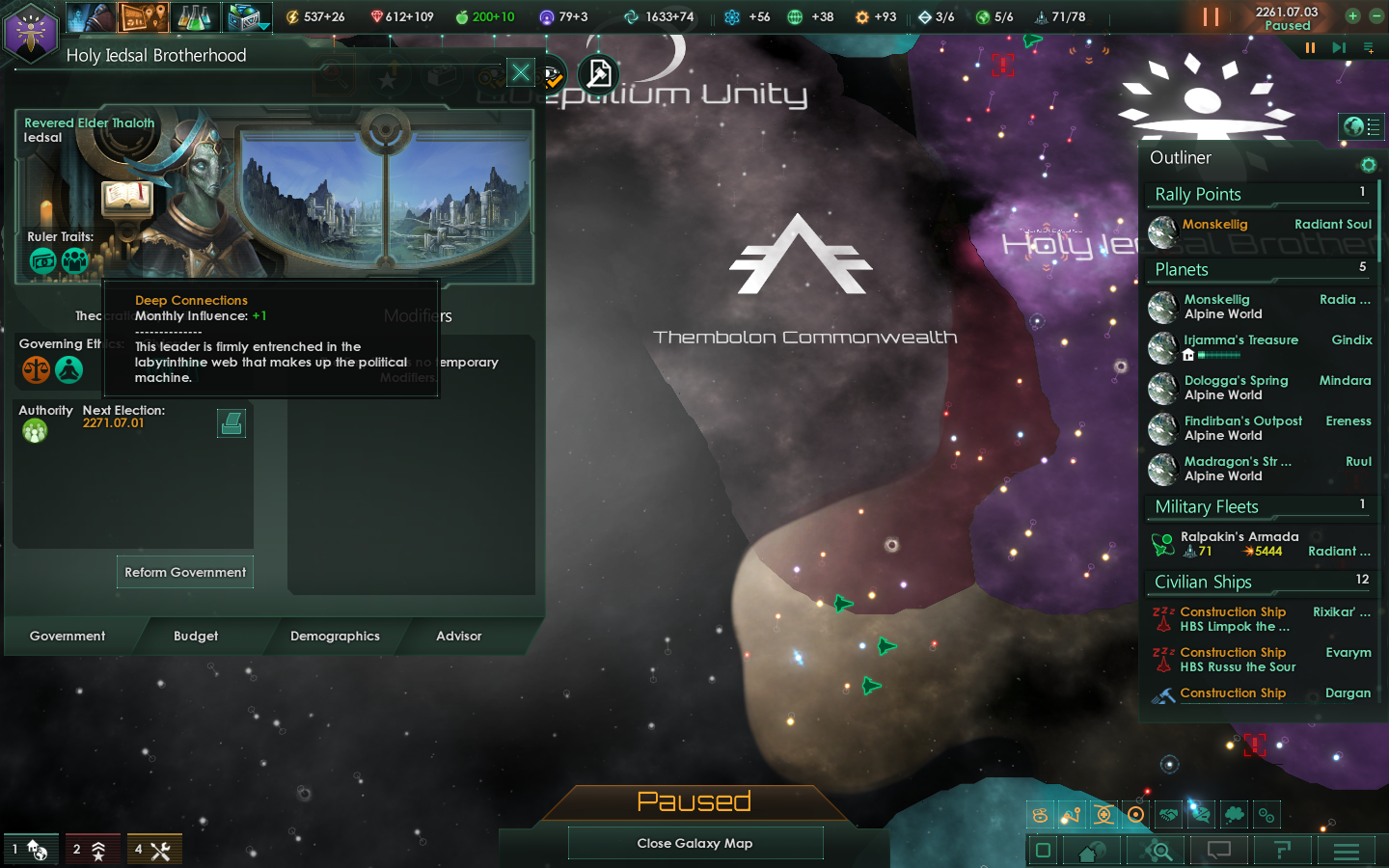Open the Leaders panel at top left
1389x868 pixels.
point(93,16)
